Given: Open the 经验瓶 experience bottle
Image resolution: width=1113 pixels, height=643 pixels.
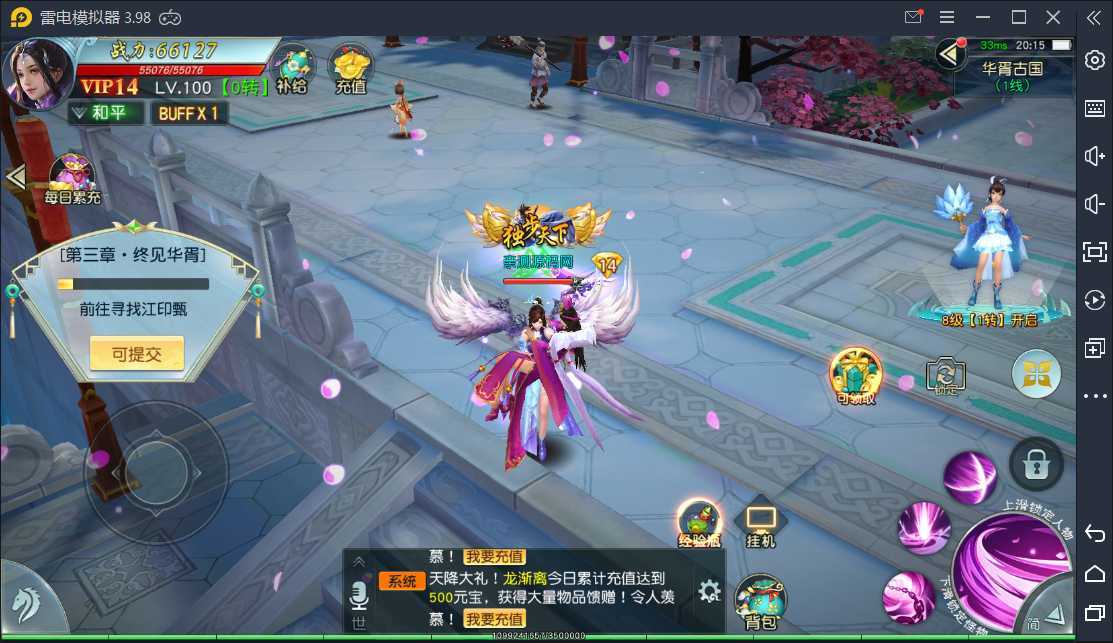Looking at the screenshot, I should coord(699,523).
